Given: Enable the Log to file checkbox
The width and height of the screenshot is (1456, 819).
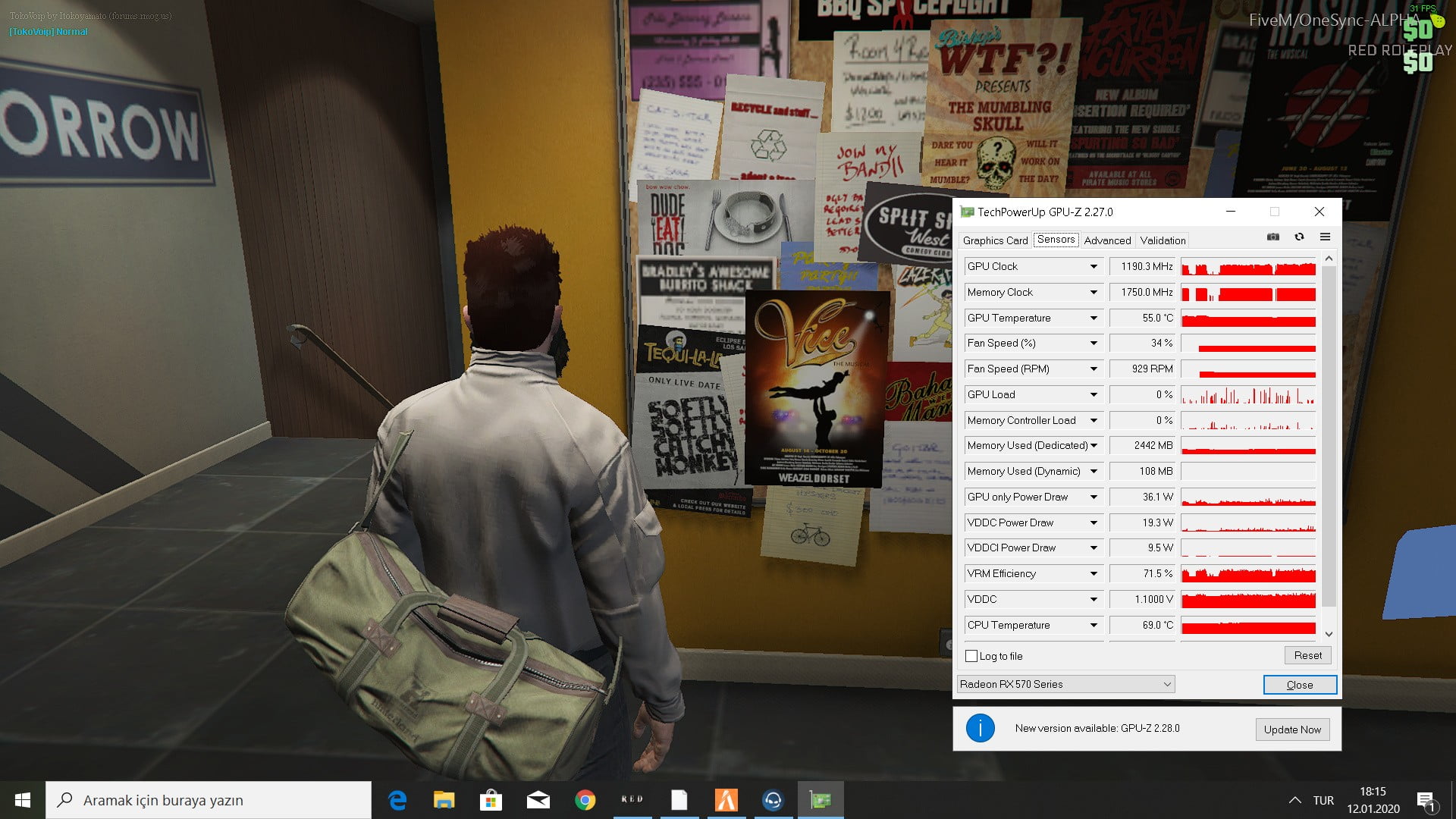Looking at the screenshot, I should click(x=971, y=656).
